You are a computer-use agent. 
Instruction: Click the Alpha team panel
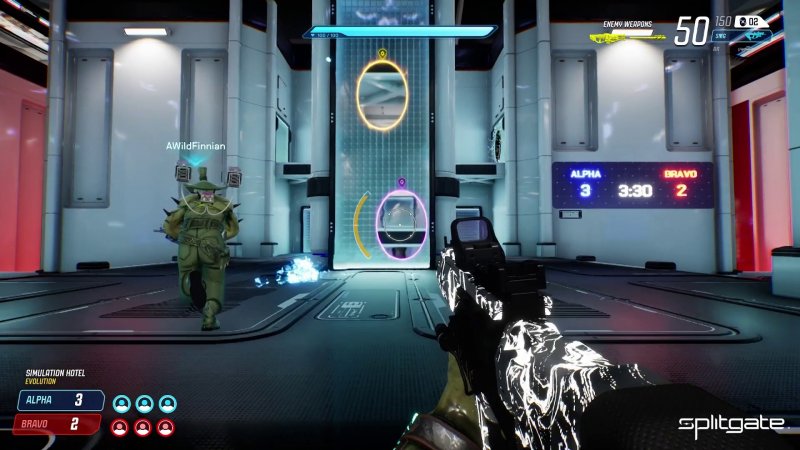pos(61,401)
